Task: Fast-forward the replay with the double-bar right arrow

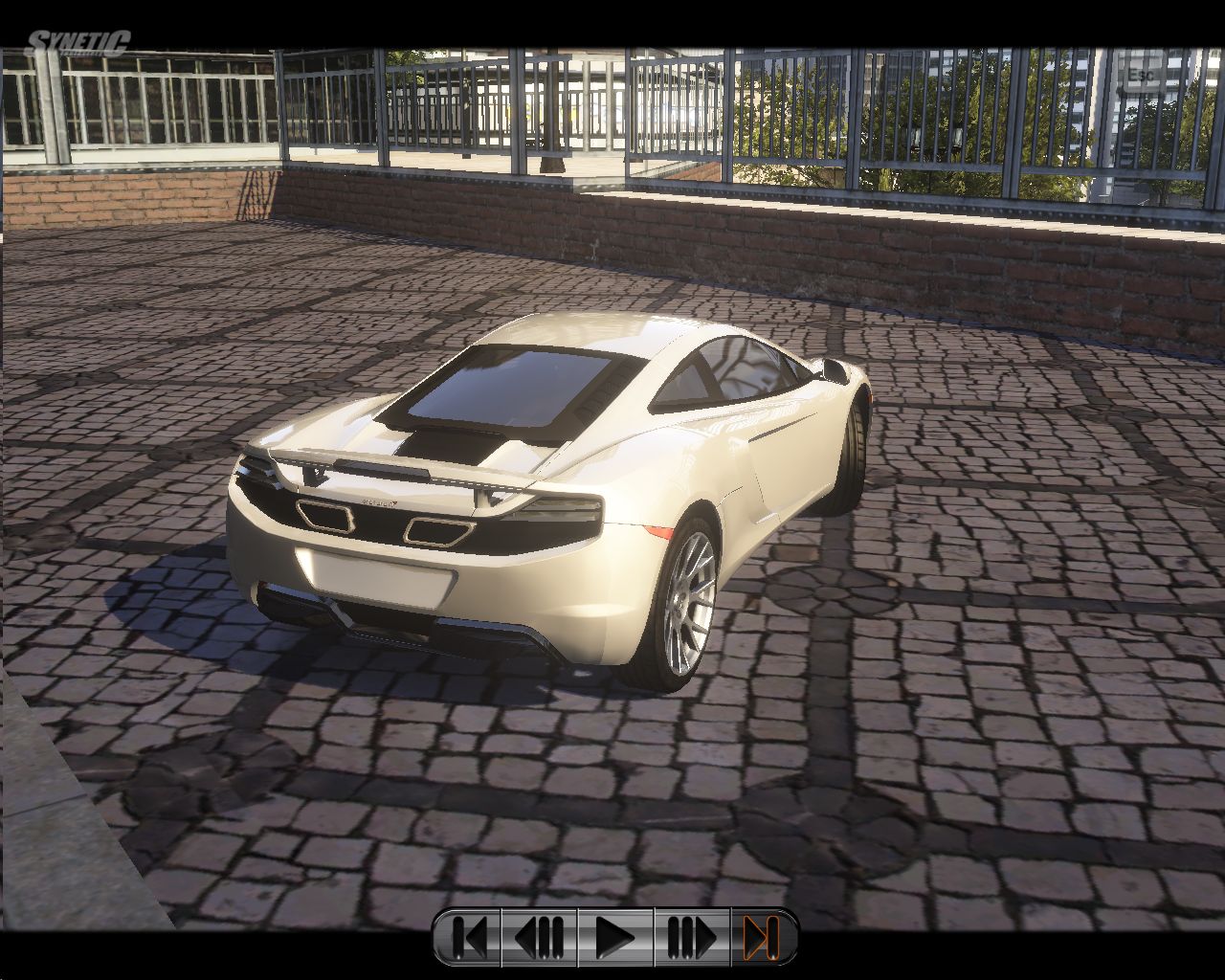Action: pyautogui.click(x=691, y=937)
